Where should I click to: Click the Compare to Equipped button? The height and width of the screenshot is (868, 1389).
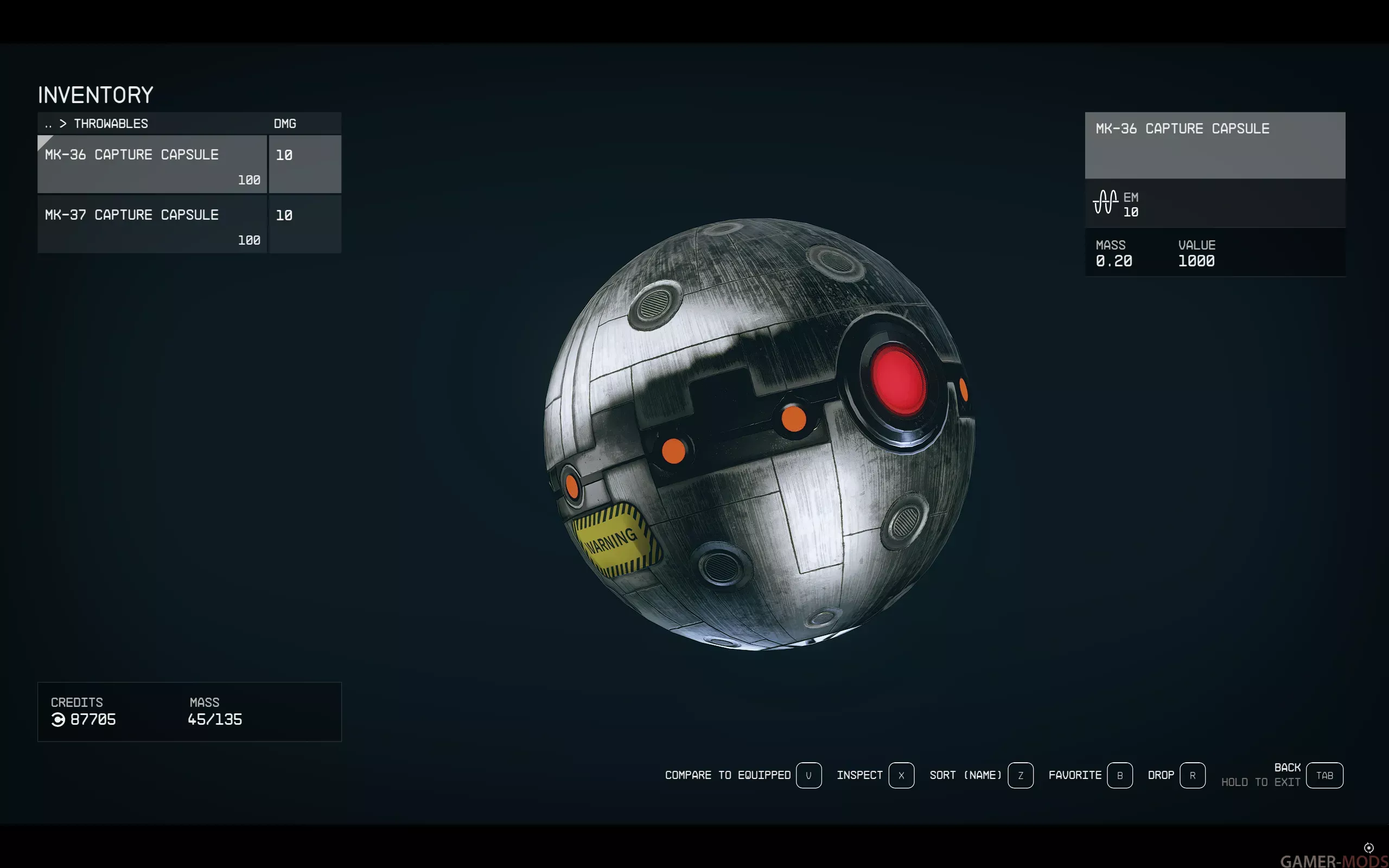coord(808,776)
